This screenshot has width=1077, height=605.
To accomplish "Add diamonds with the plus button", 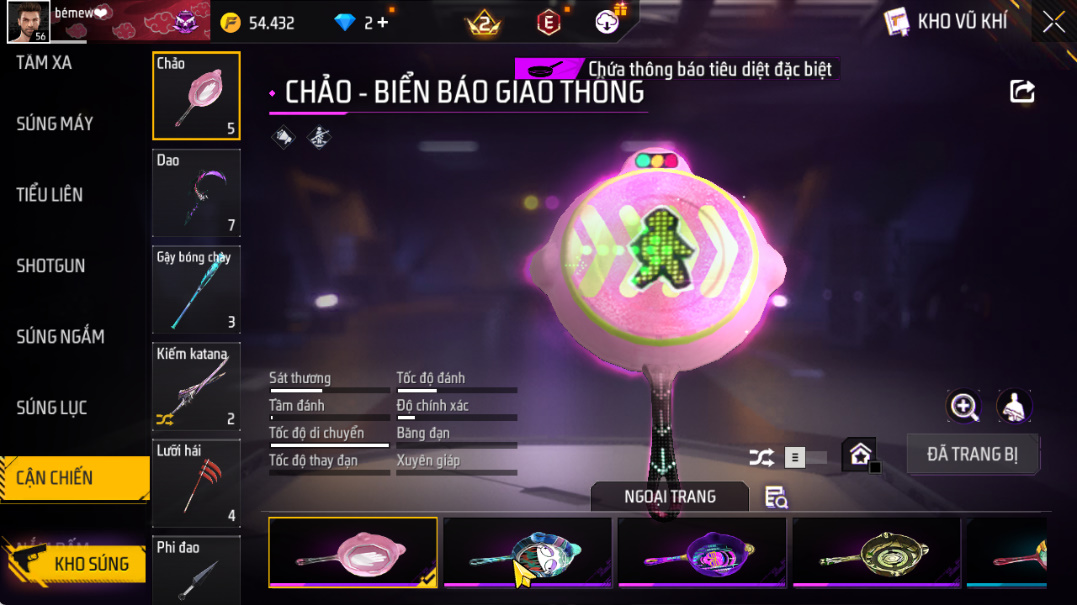I will [382, 23].
